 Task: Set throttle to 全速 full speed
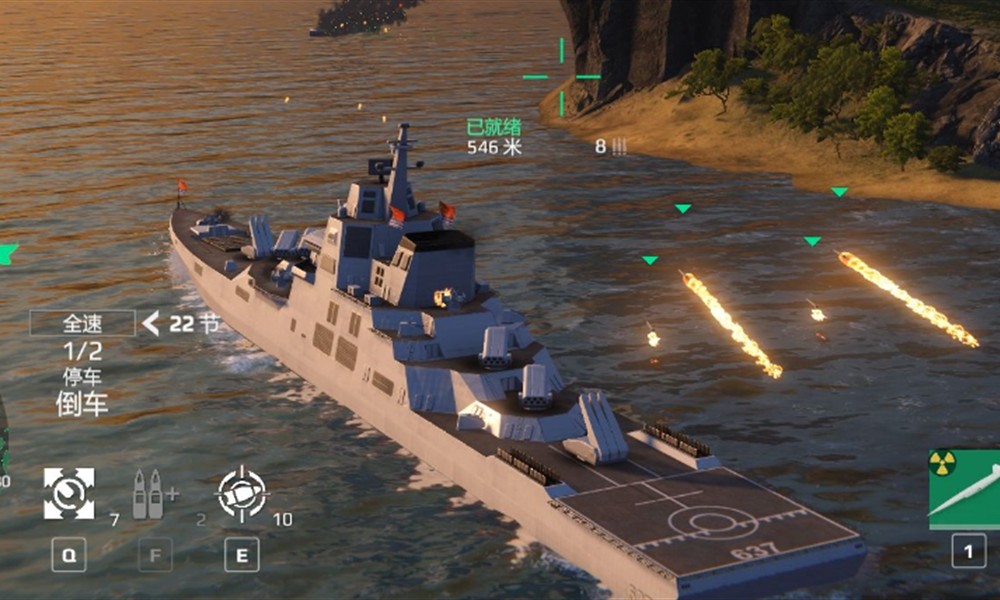(x=82, y=323)
